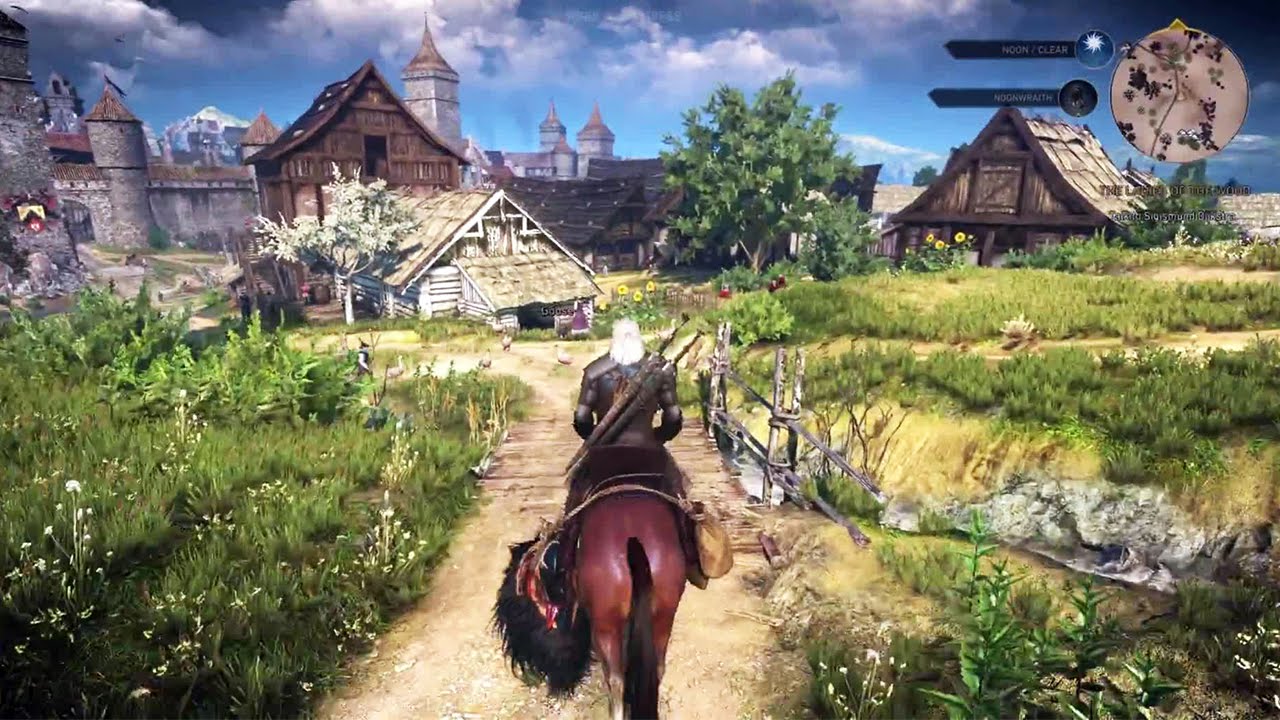Select the Noonwraith monster portrait icon
Image resolution: width=1280 pixels, height=720 pixels.
click(1076, 97)
